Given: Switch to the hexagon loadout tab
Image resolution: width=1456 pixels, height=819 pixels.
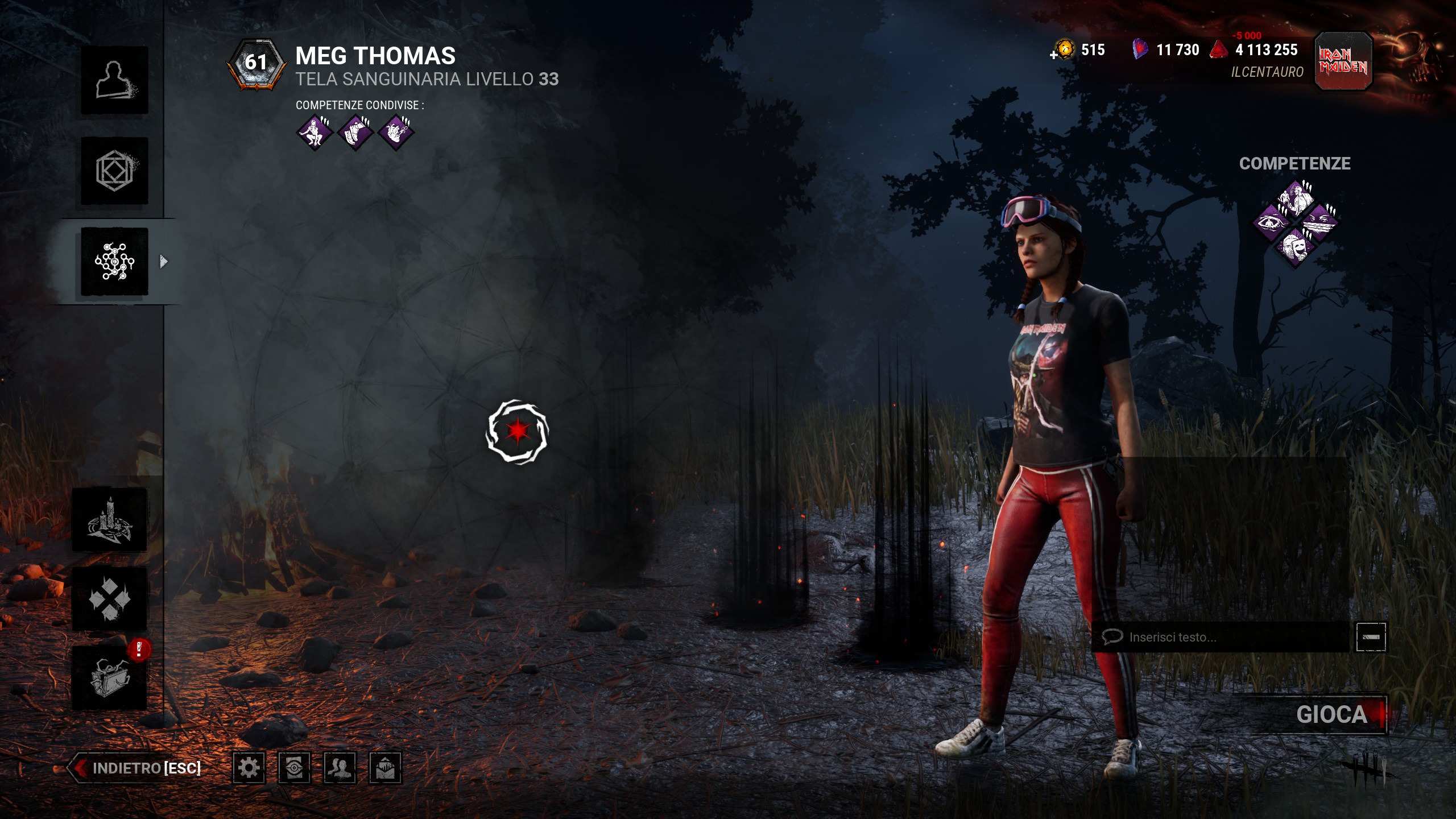Looking at the screenshot, I should click(x=114, y=171).
